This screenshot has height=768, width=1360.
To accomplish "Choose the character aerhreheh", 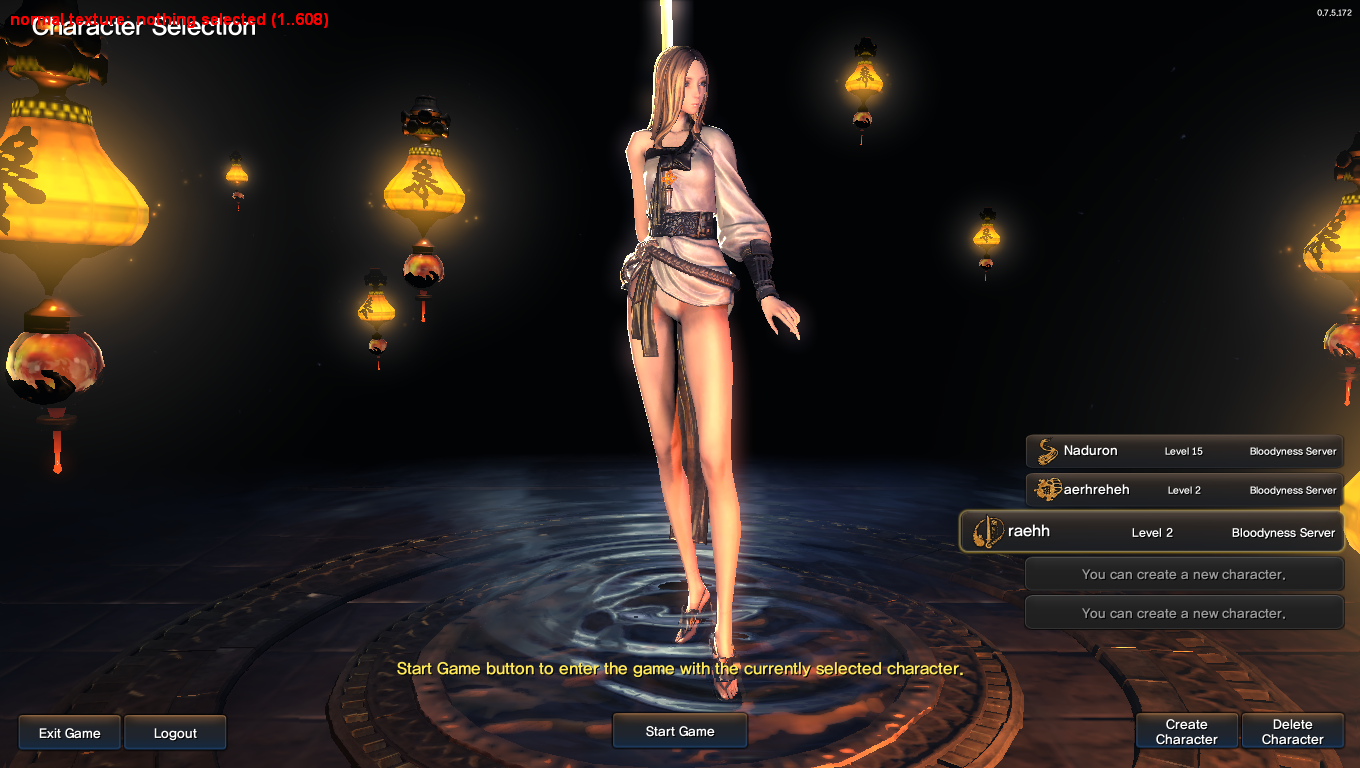I will tap(1185, 490).
